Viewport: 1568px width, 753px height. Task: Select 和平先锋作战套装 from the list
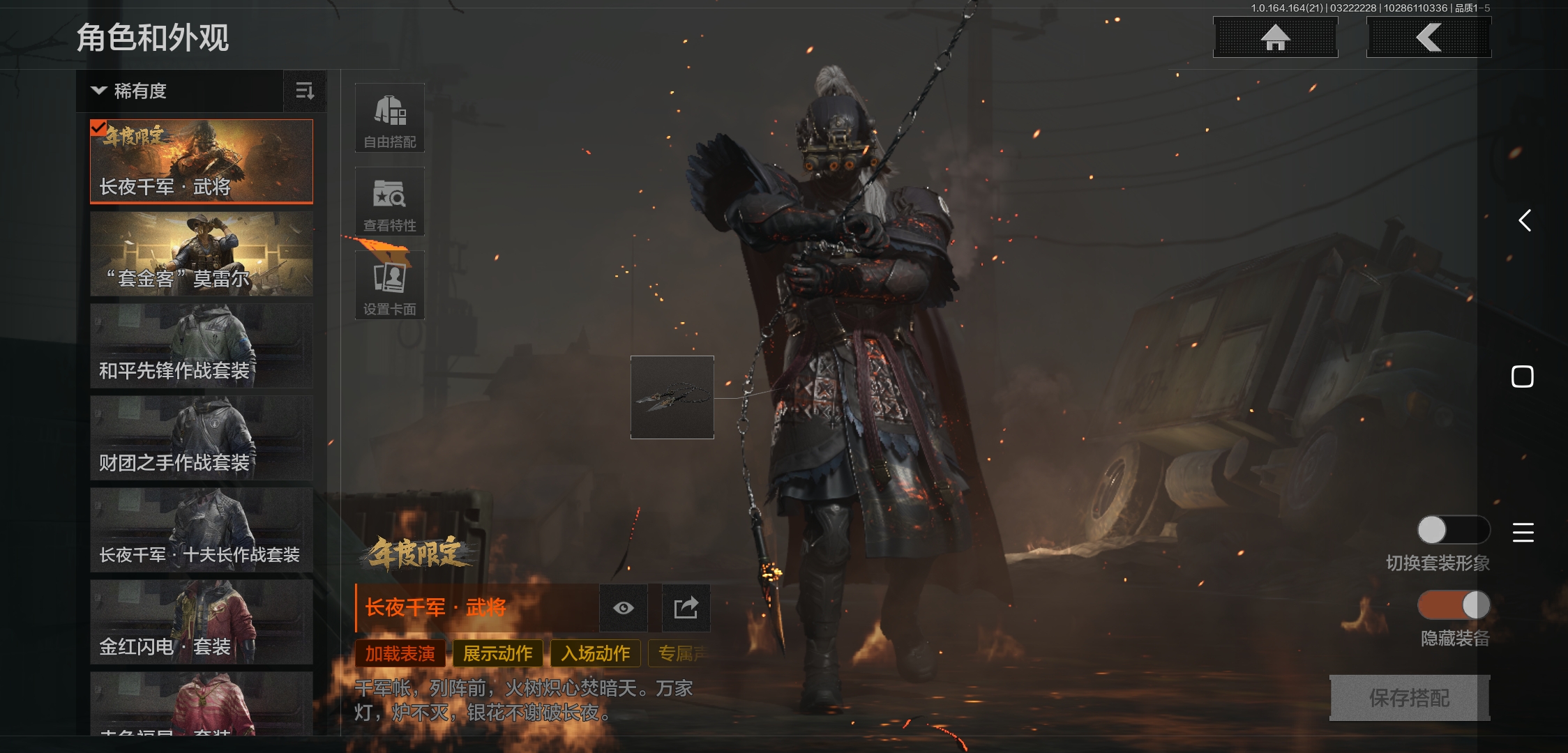[x=202, y=346]
